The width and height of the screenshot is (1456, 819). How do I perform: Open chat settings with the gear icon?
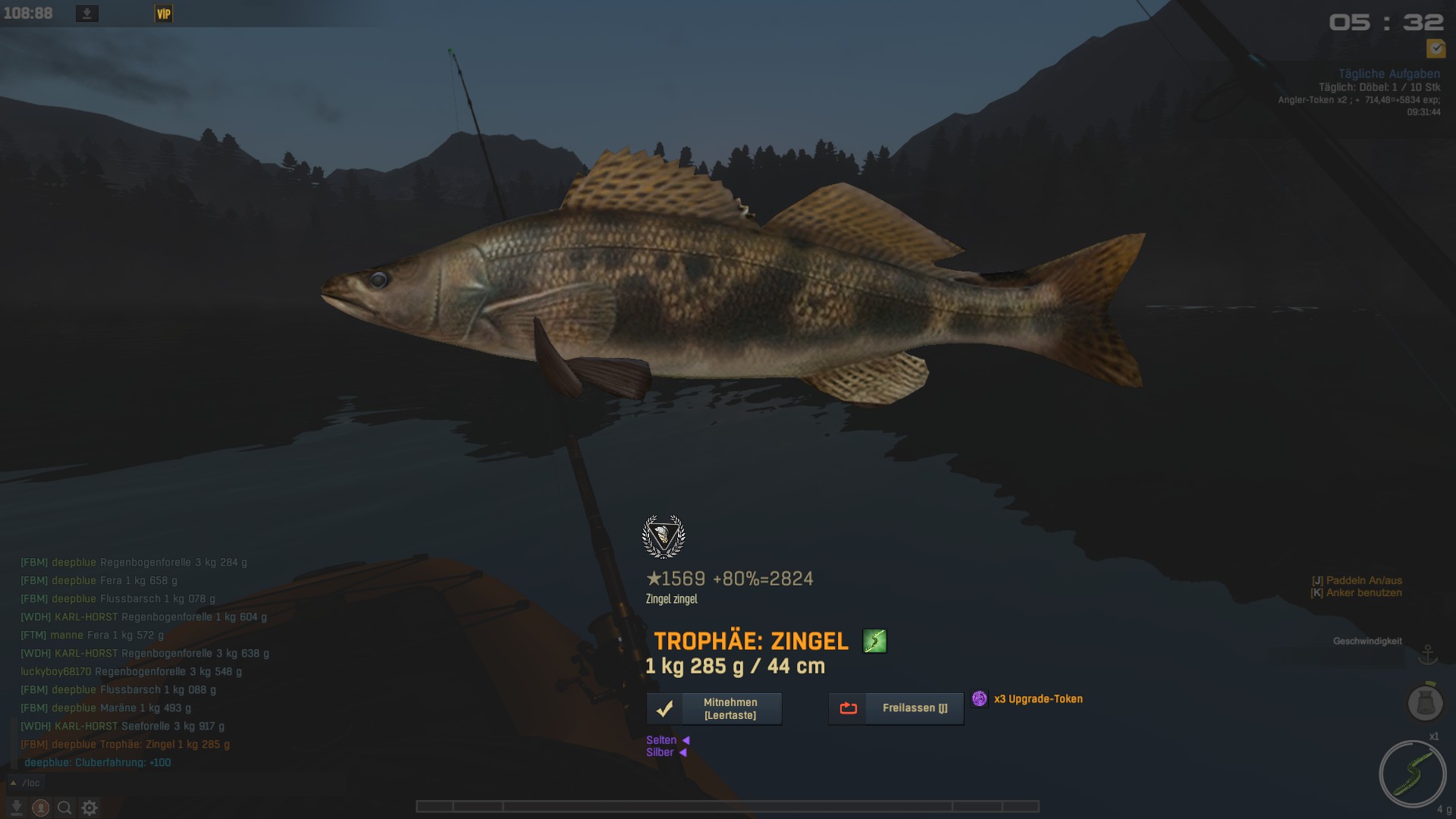coord(89,808)
